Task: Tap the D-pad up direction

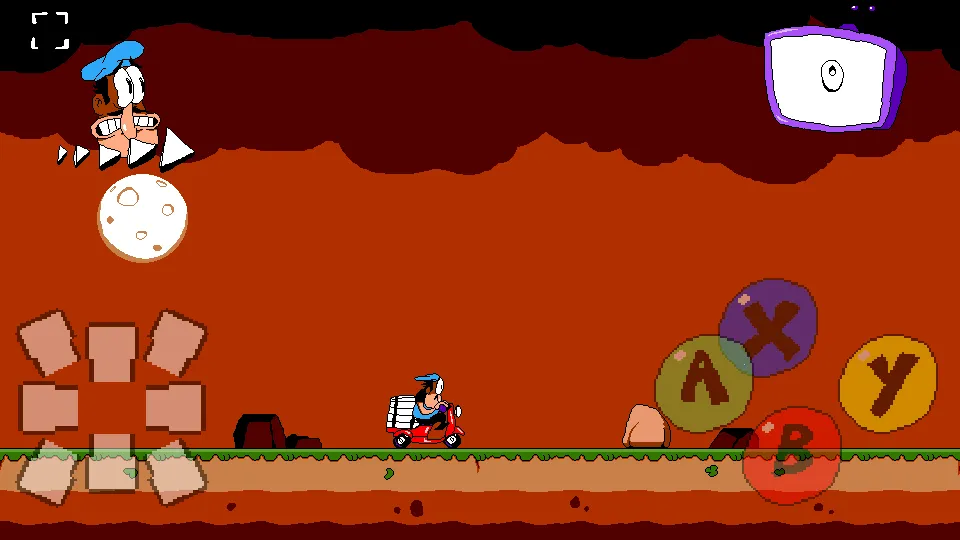Action: (x=111, y=350)
